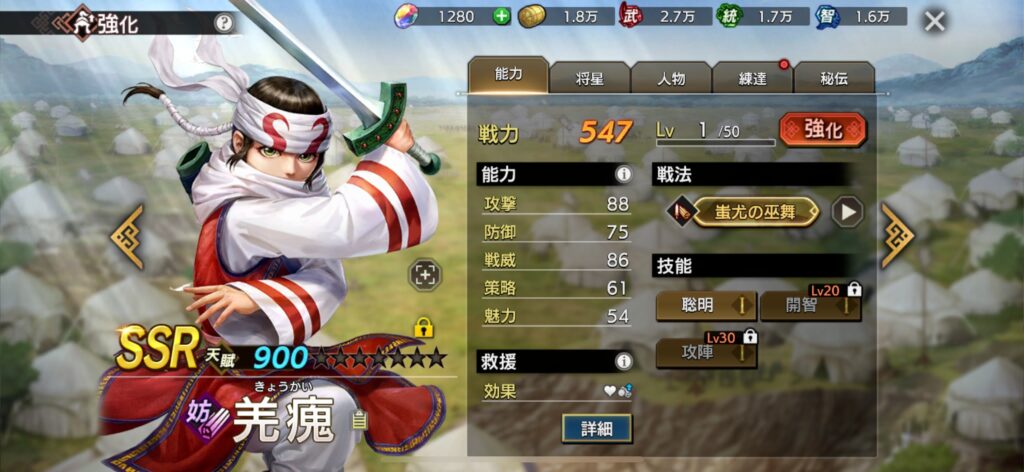This screenshot has height=472, width=1024.
Task: Select the locked 攻陣 skill
Action: [706, 352]
